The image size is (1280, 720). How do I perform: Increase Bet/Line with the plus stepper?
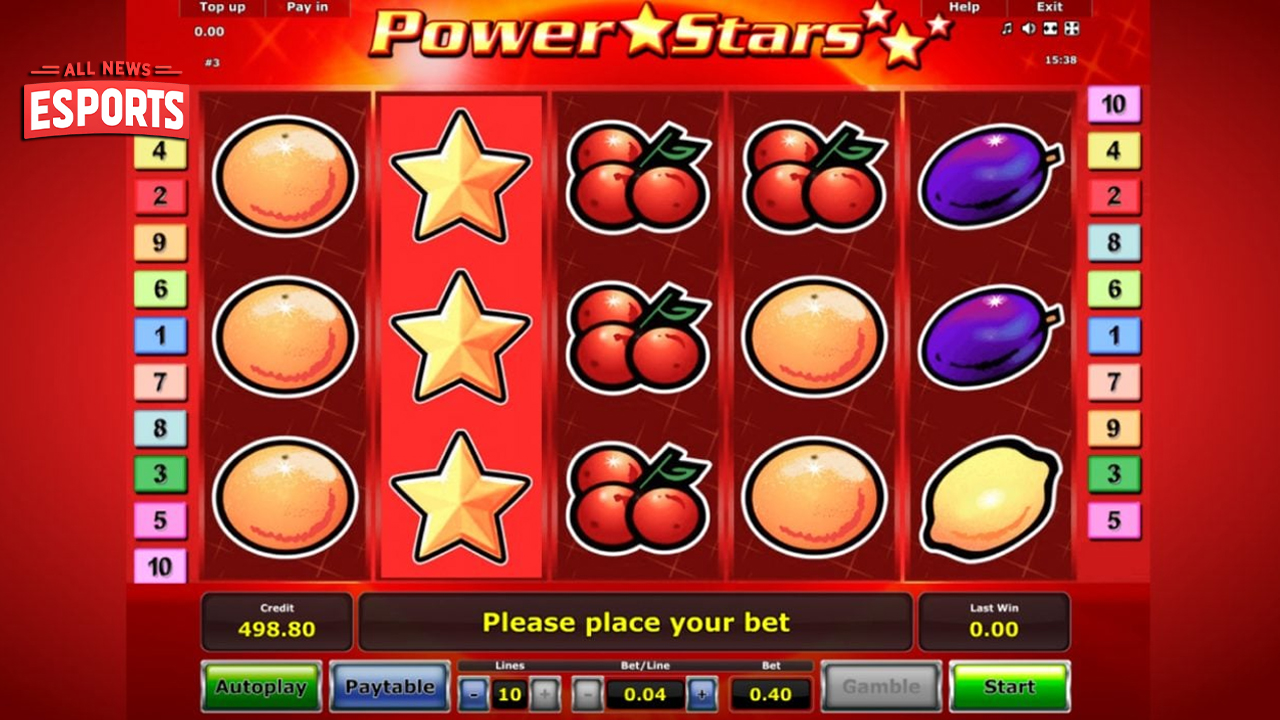703,694
